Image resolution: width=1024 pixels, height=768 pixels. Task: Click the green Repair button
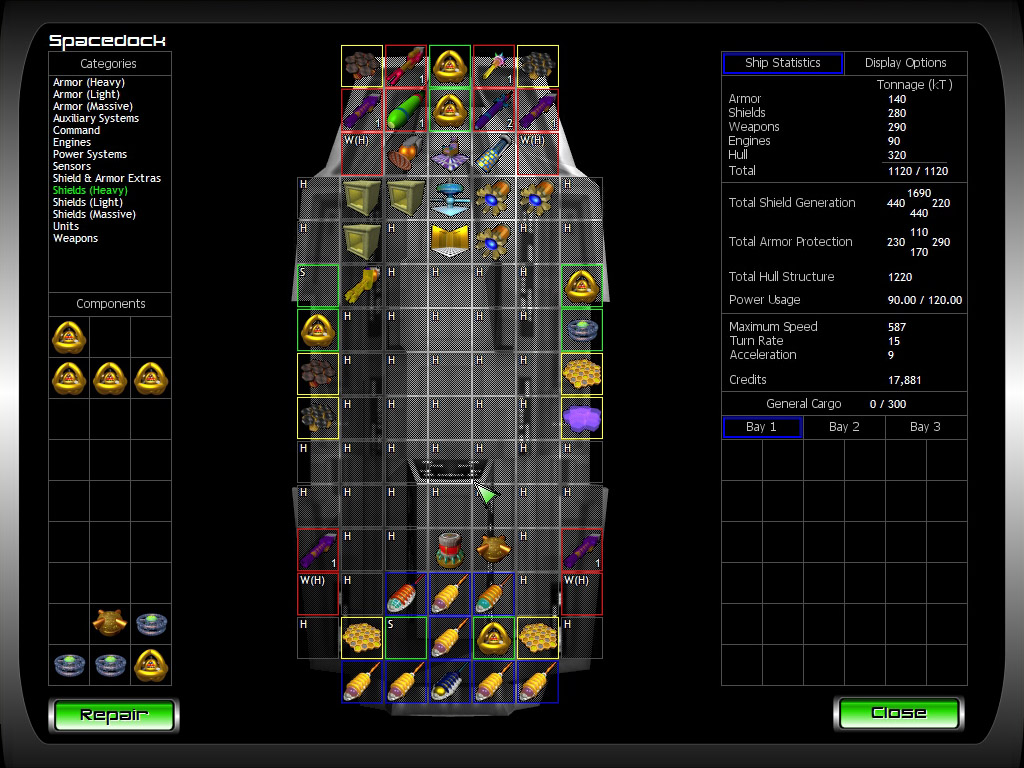[113, 715]
